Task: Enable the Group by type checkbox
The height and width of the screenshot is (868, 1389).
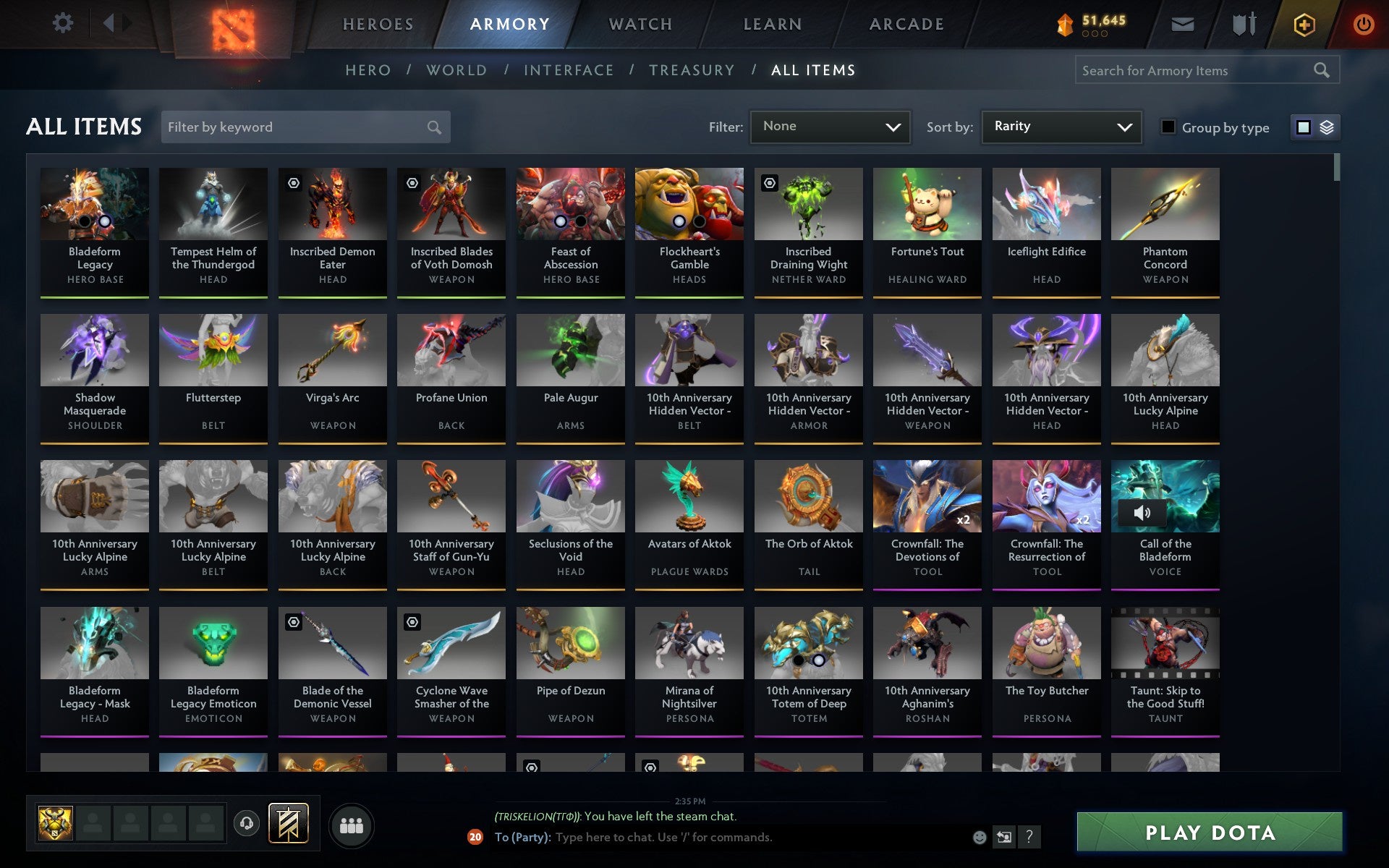Action: tap(1167, 127)
